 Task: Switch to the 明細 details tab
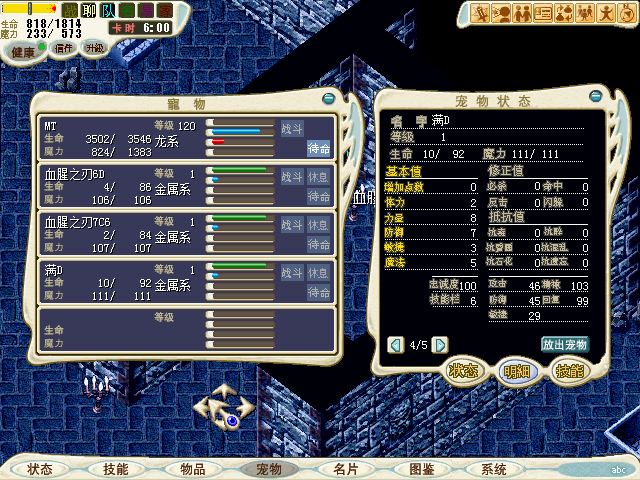pyautogui.click(x=516, y=371)
